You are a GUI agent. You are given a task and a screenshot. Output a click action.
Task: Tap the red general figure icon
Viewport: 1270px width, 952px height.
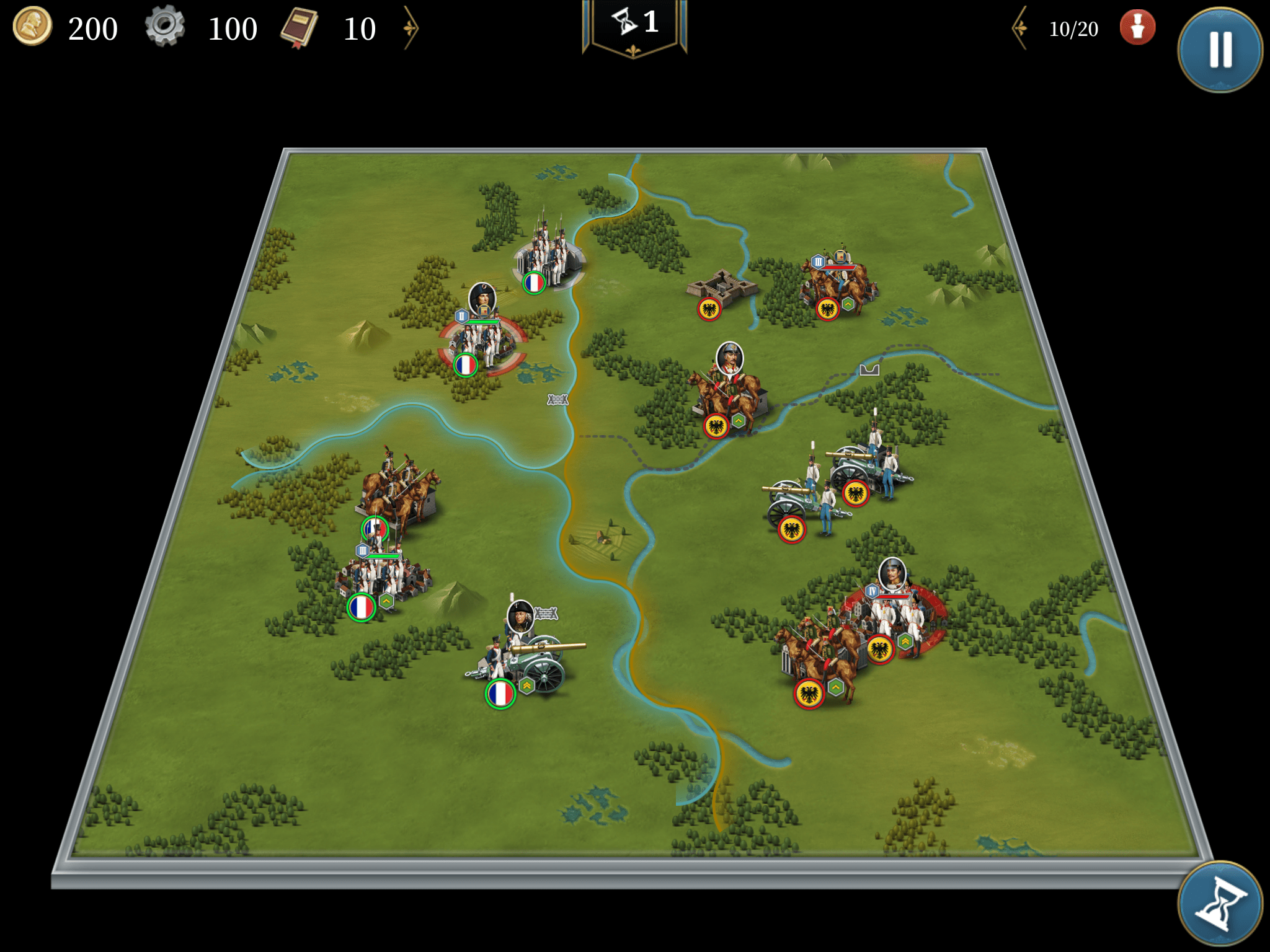[x=1137, y=28]
